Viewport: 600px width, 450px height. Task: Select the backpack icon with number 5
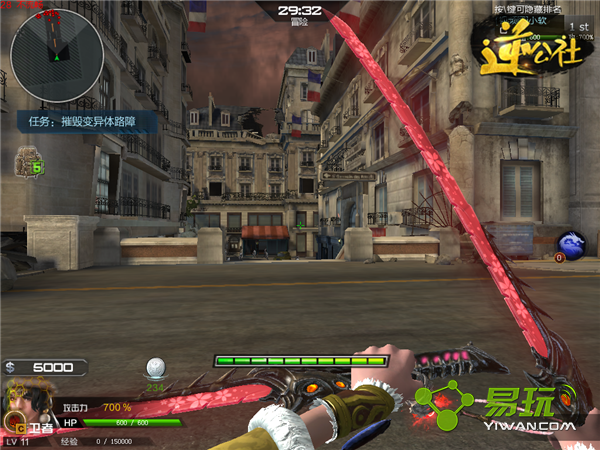point(29,162)
